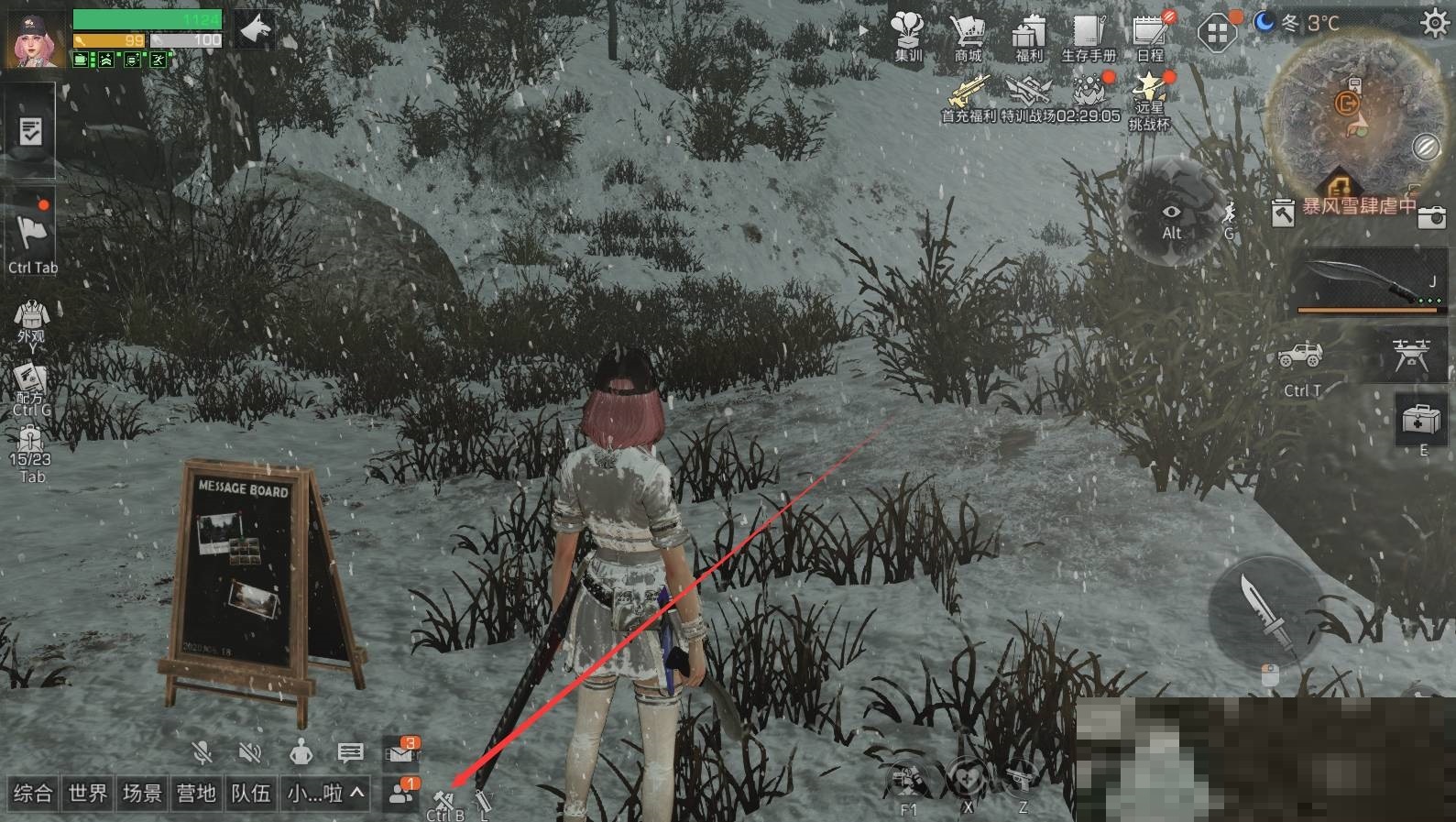Open the mail envelope icon
This screenshot has width=1456, height=822.
point(400,752)
